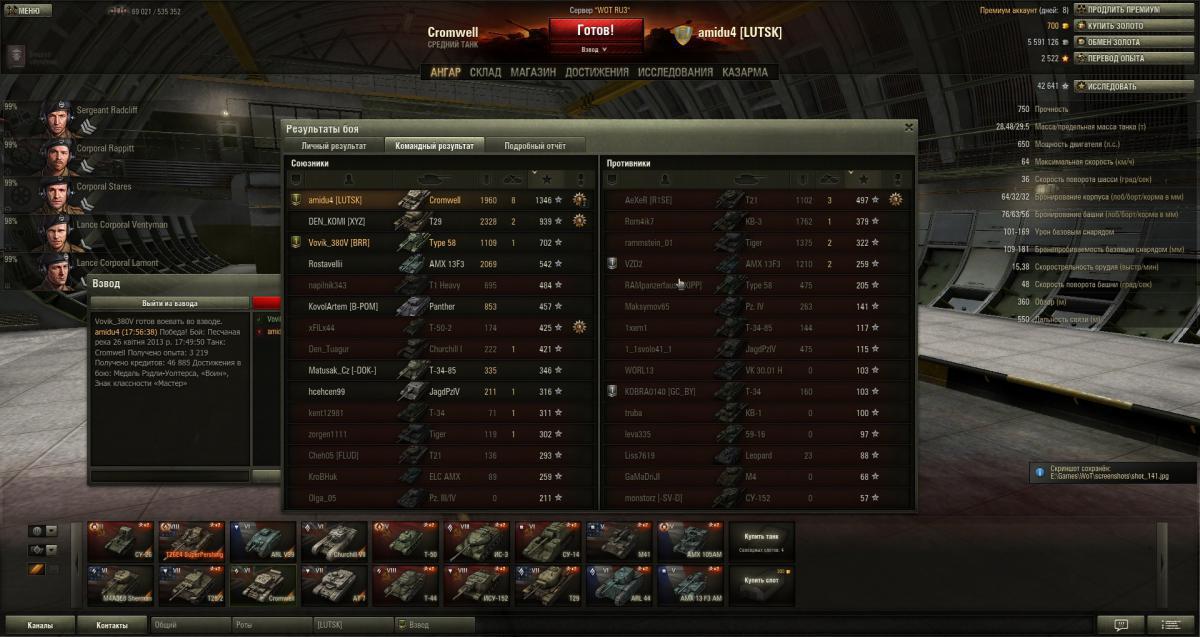Choose the Churchill VII tank in the carousel
Viewport: 1200px width, 637px height.
coord(336,542)
